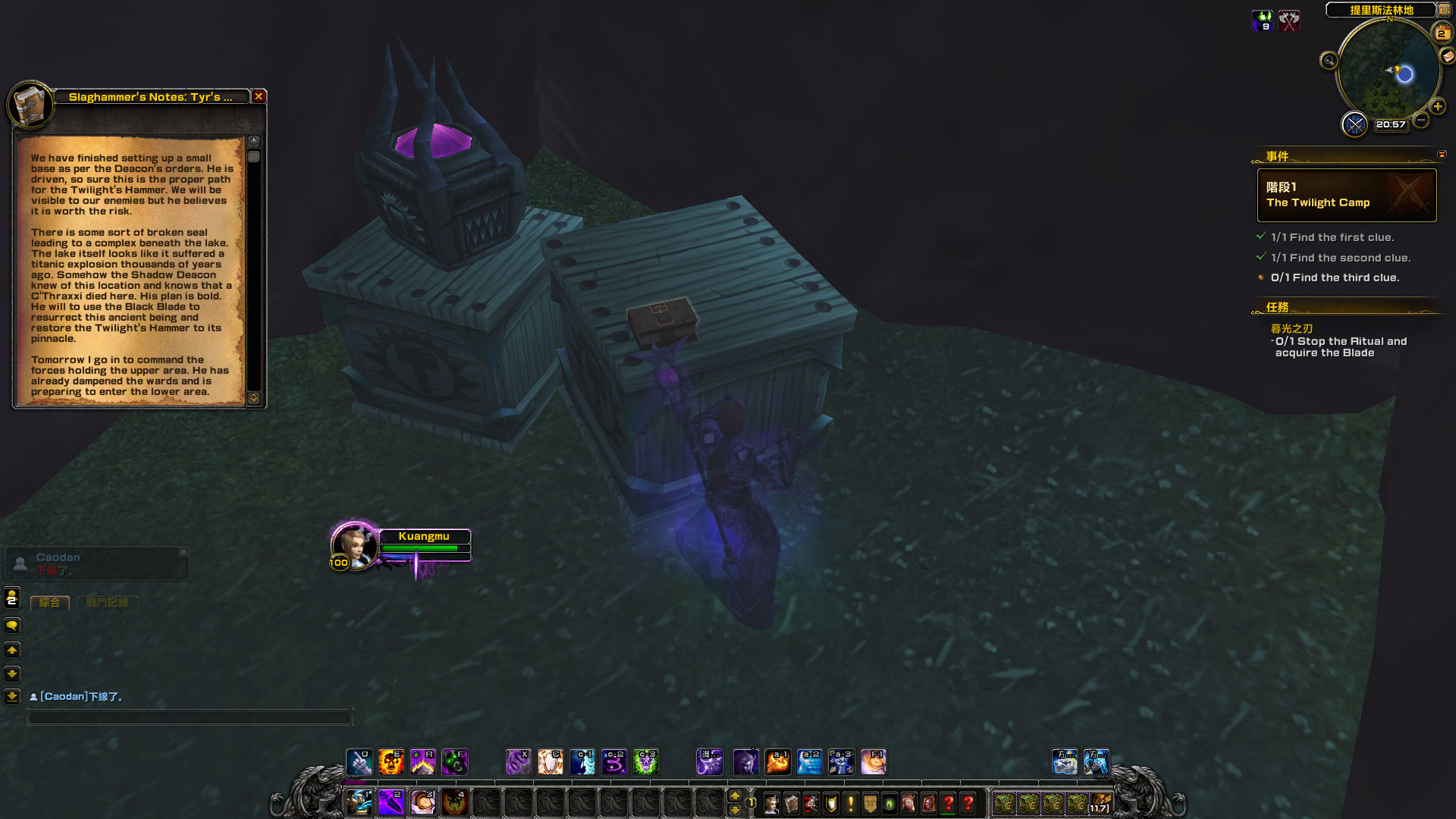Open the chat speech bubble menu
This screenshot has width=1456, height=819.
[12, 626]
